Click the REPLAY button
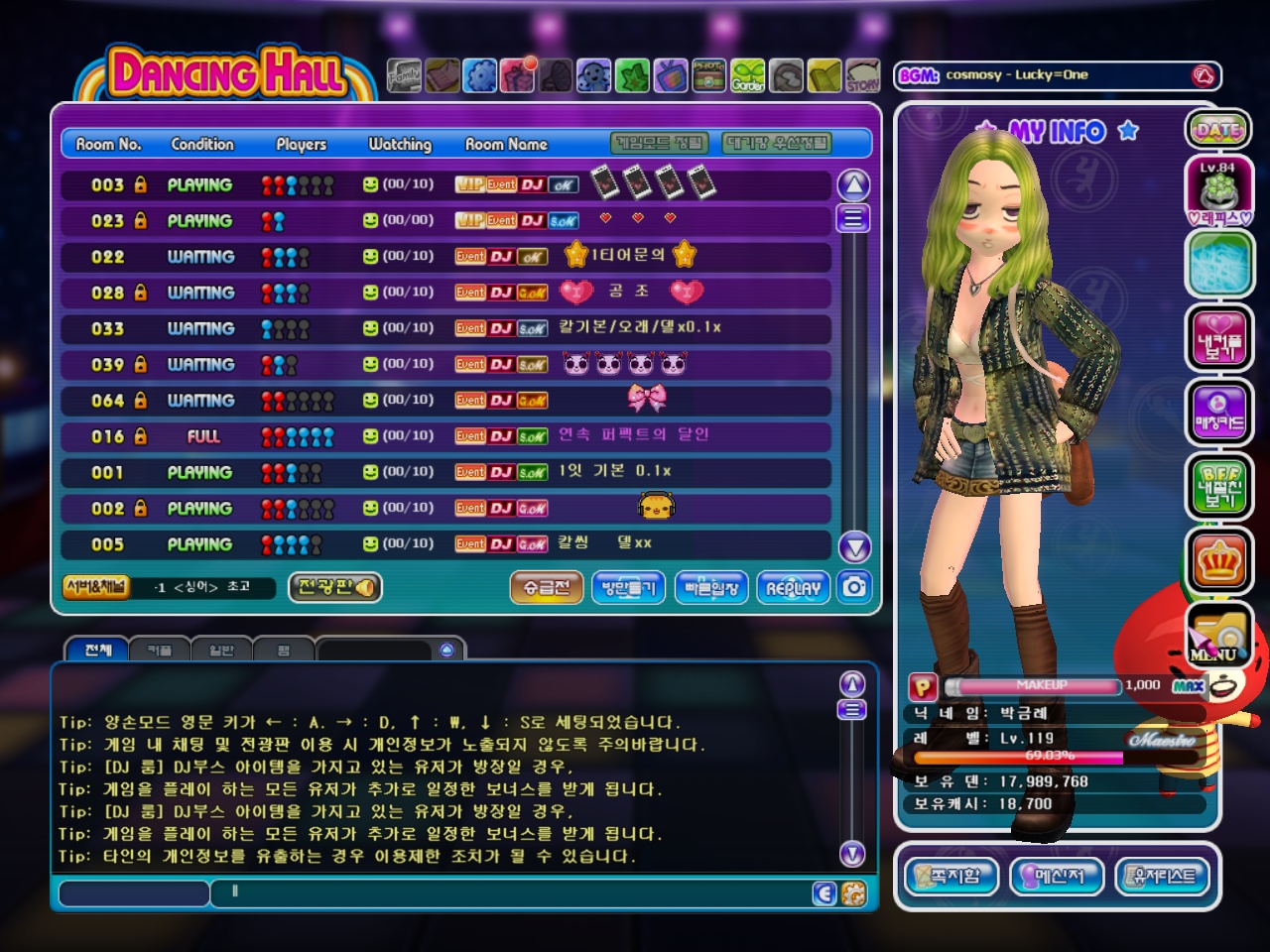Viewport: 1270px width, 952px height. 793,588
